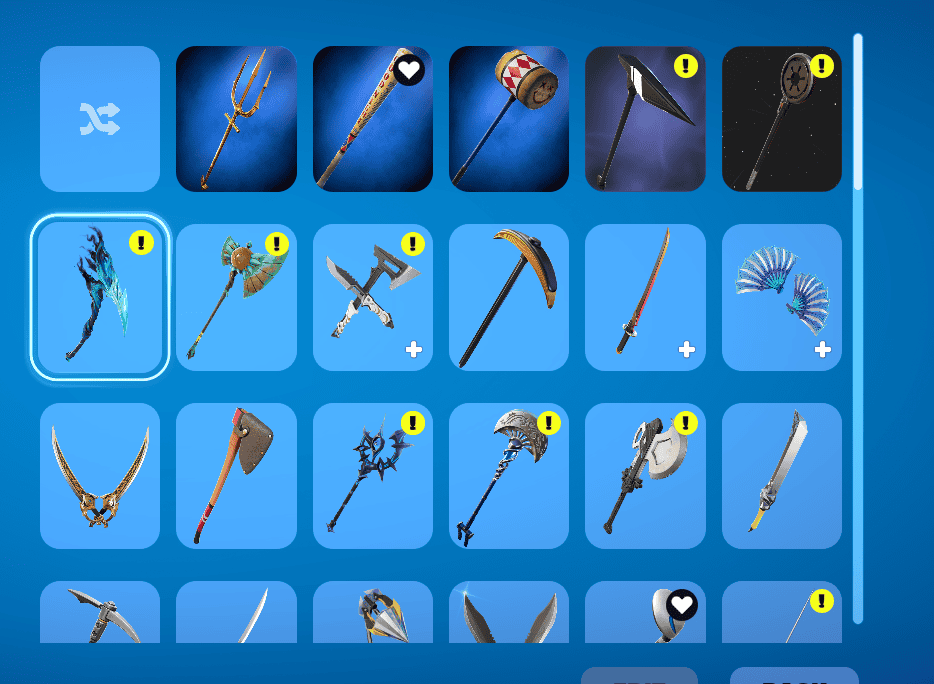Choose the ornate silver battle axe
The height and width of the screenshot is (684, 934).
[508, 476]
